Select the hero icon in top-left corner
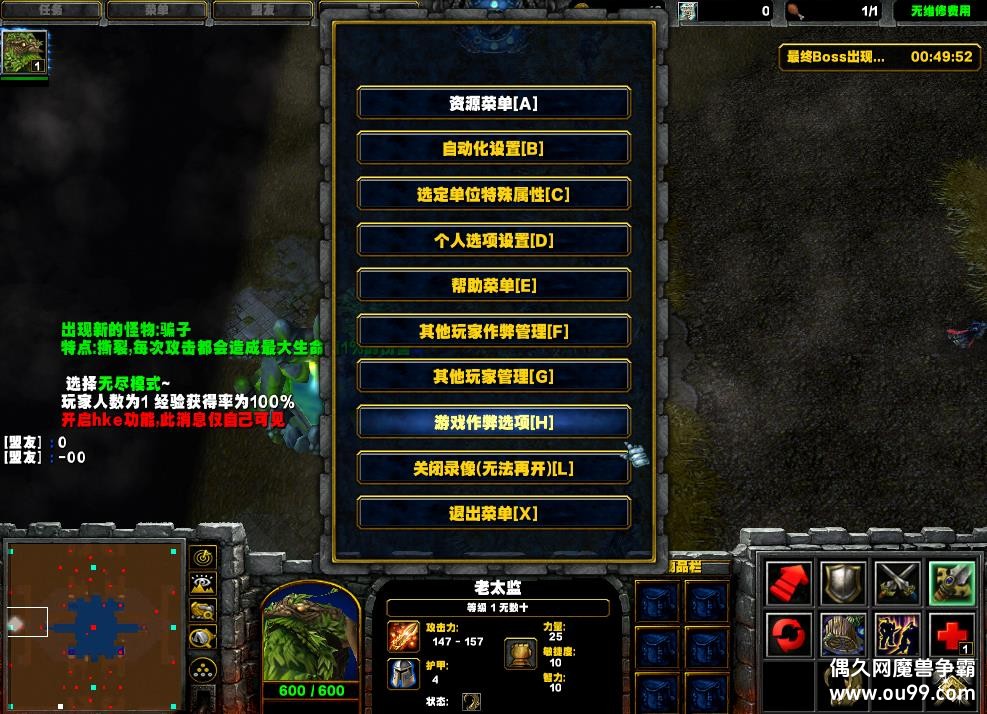 pos(24,53)
